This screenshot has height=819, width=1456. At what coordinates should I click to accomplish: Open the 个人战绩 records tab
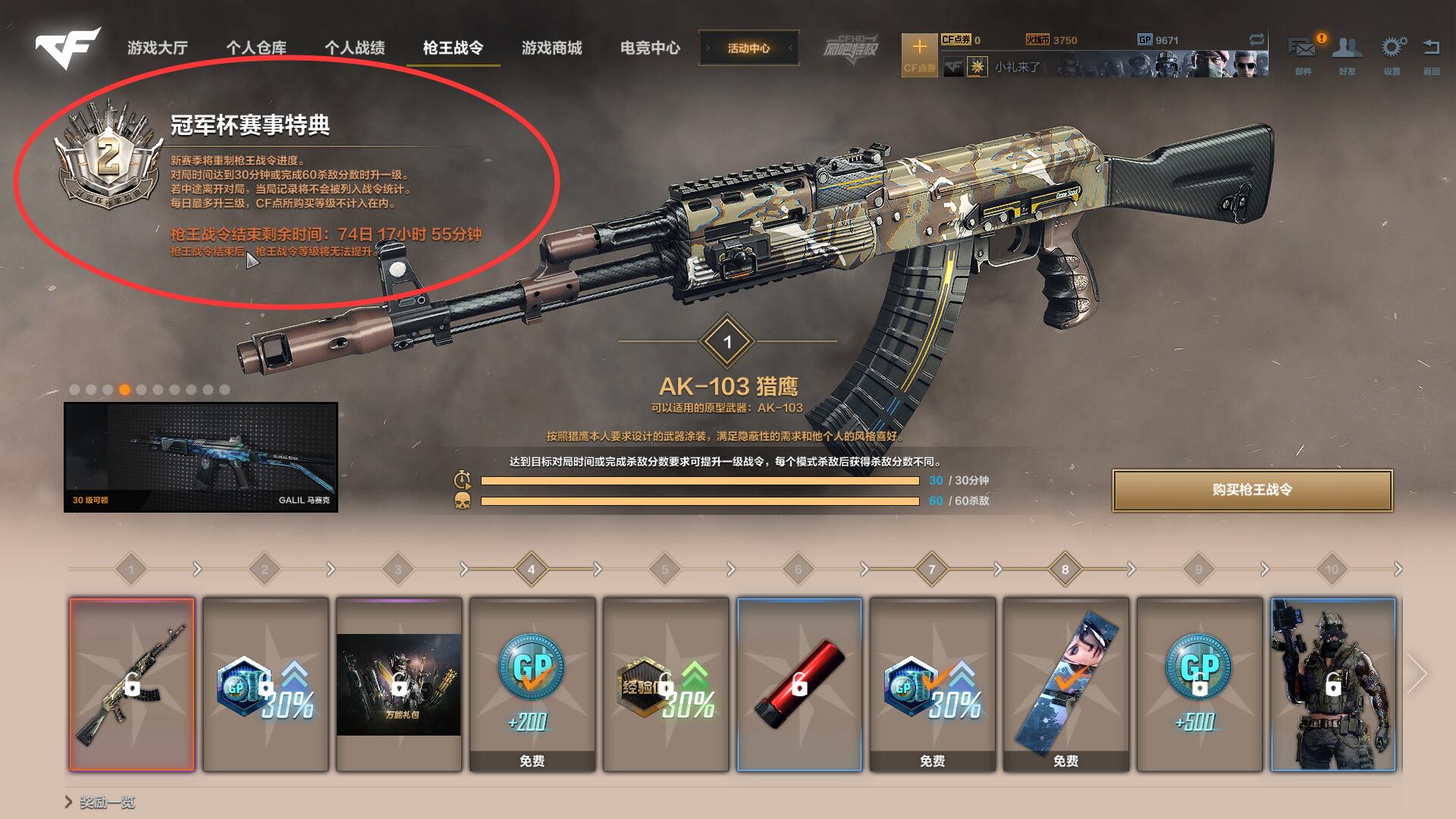[355, 48]
